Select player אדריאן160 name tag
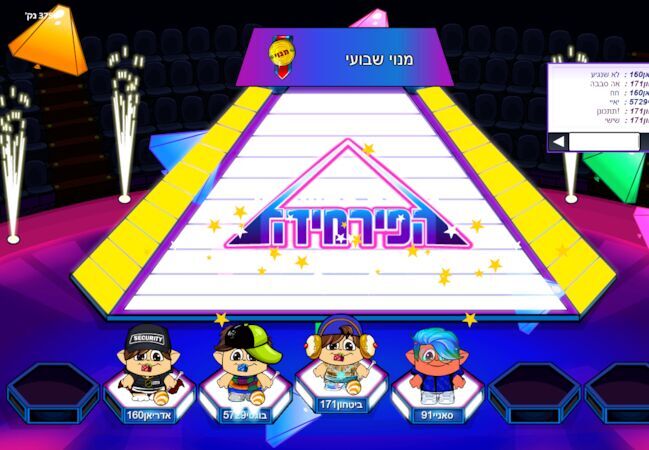 point(148,415)
